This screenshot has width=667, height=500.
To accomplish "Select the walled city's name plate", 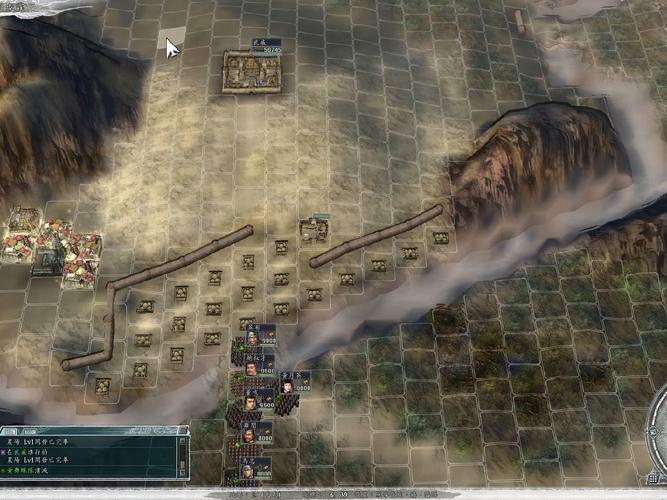I will point(266,44).
